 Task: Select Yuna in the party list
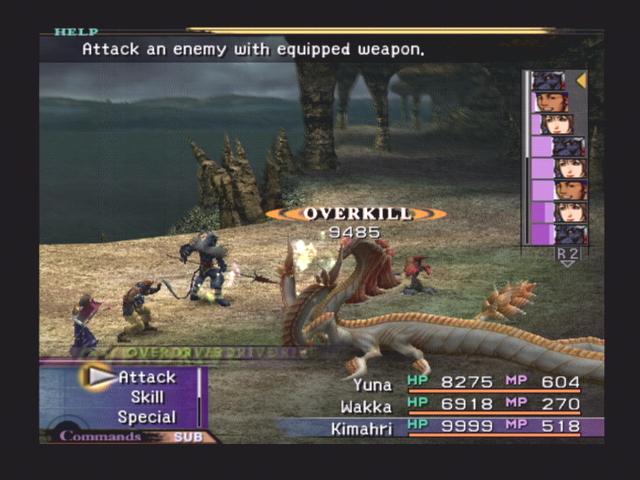[372, 382]
